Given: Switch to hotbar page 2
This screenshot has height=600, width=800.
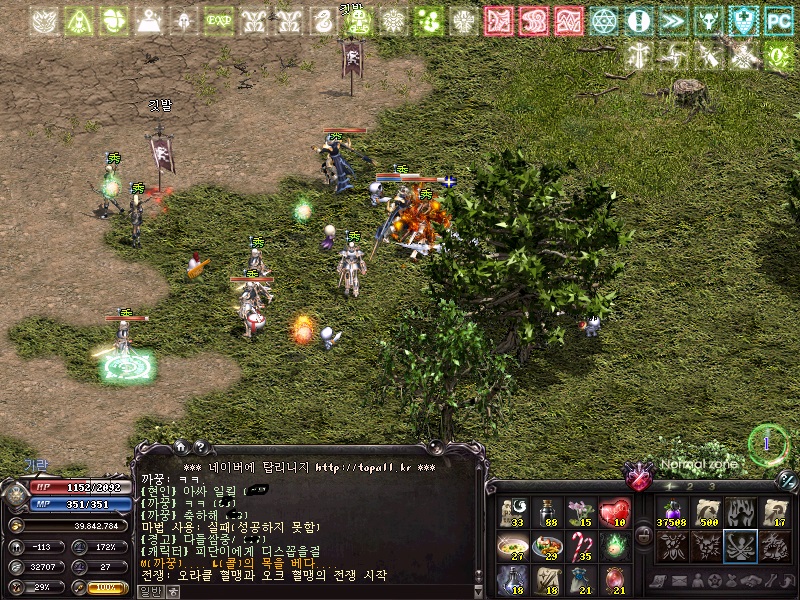Looking at the screenshot, I should click(x=692, y=487).
